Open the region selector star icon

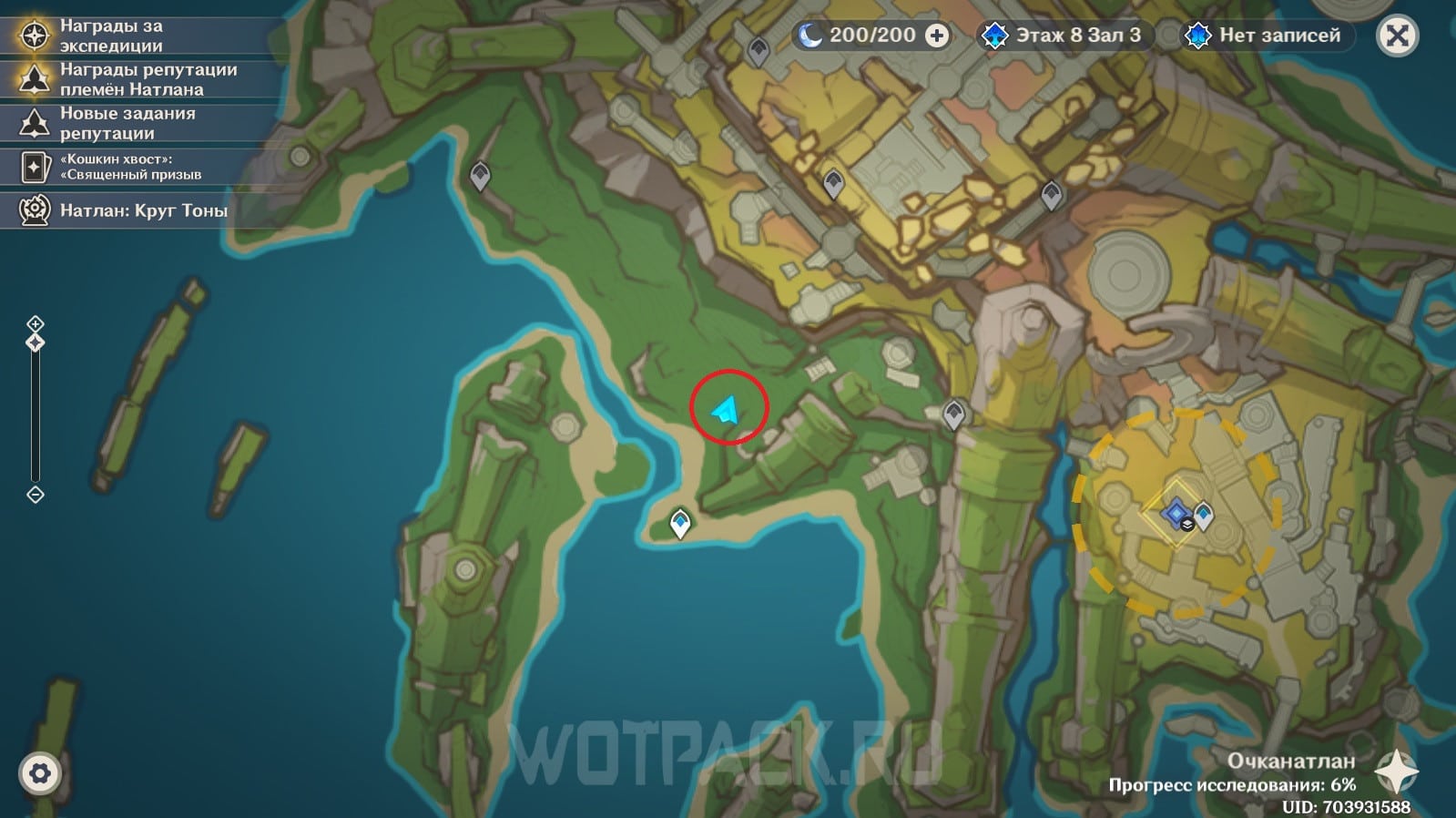tap(1396, 772)
